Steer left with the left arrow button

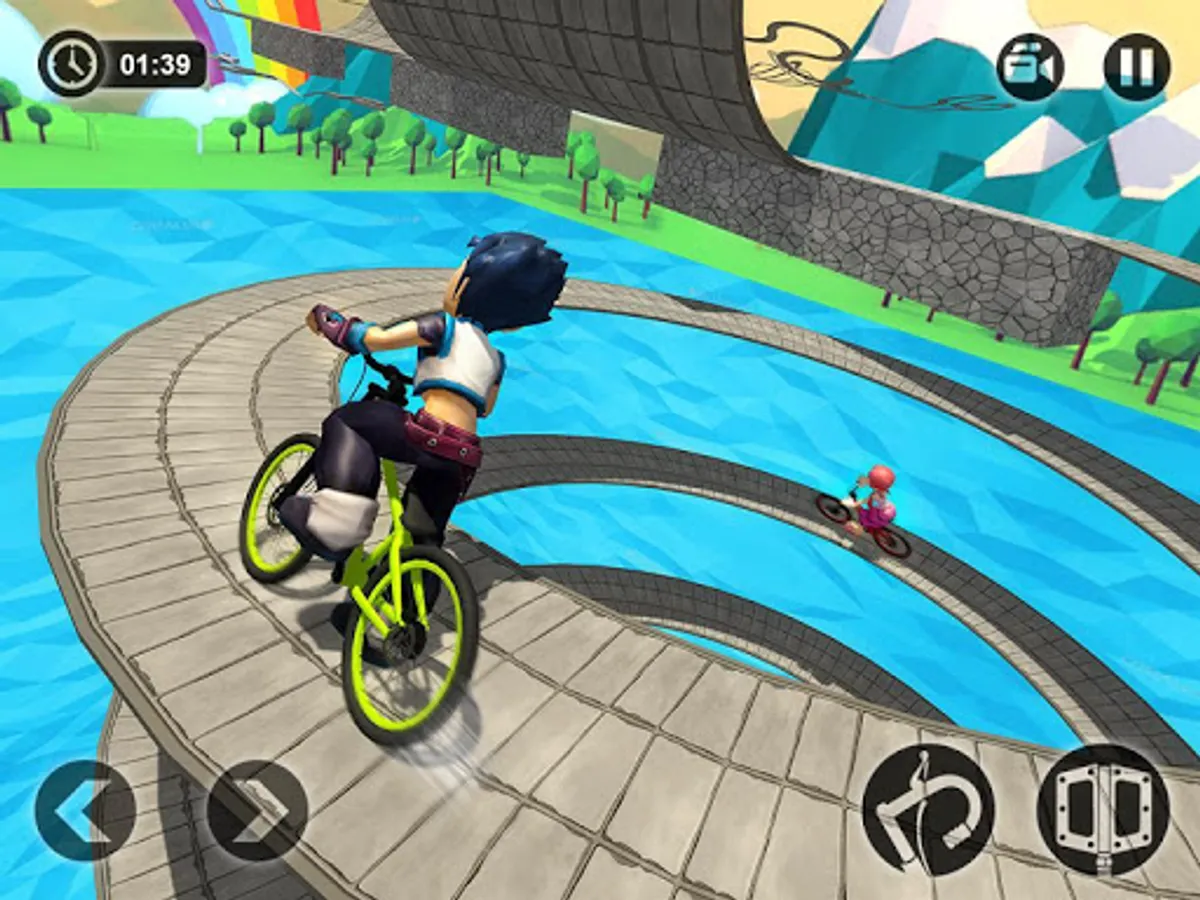pyautogui.click(x=84, y=810)
